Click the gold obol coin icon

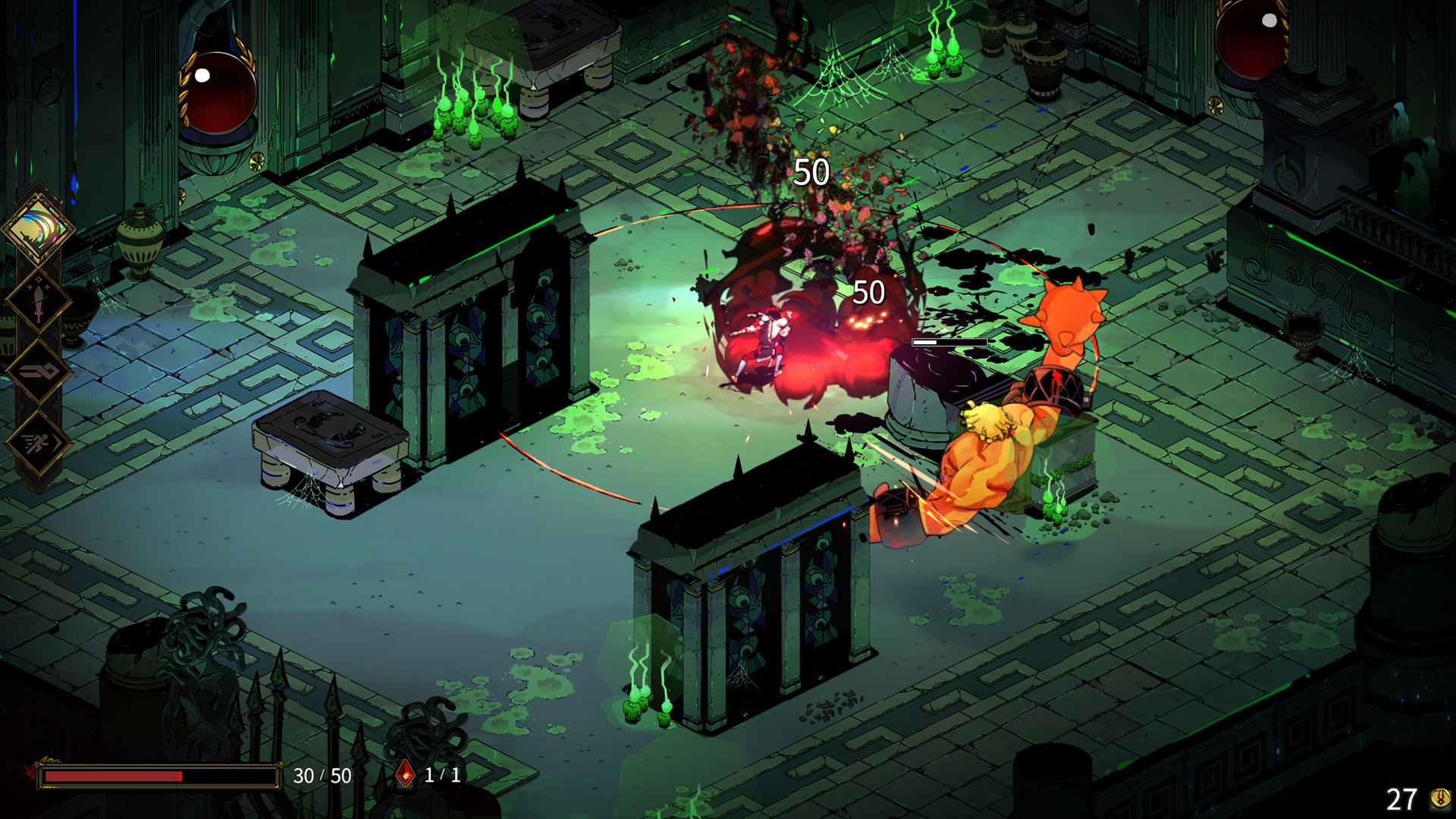pos(1439,798)
